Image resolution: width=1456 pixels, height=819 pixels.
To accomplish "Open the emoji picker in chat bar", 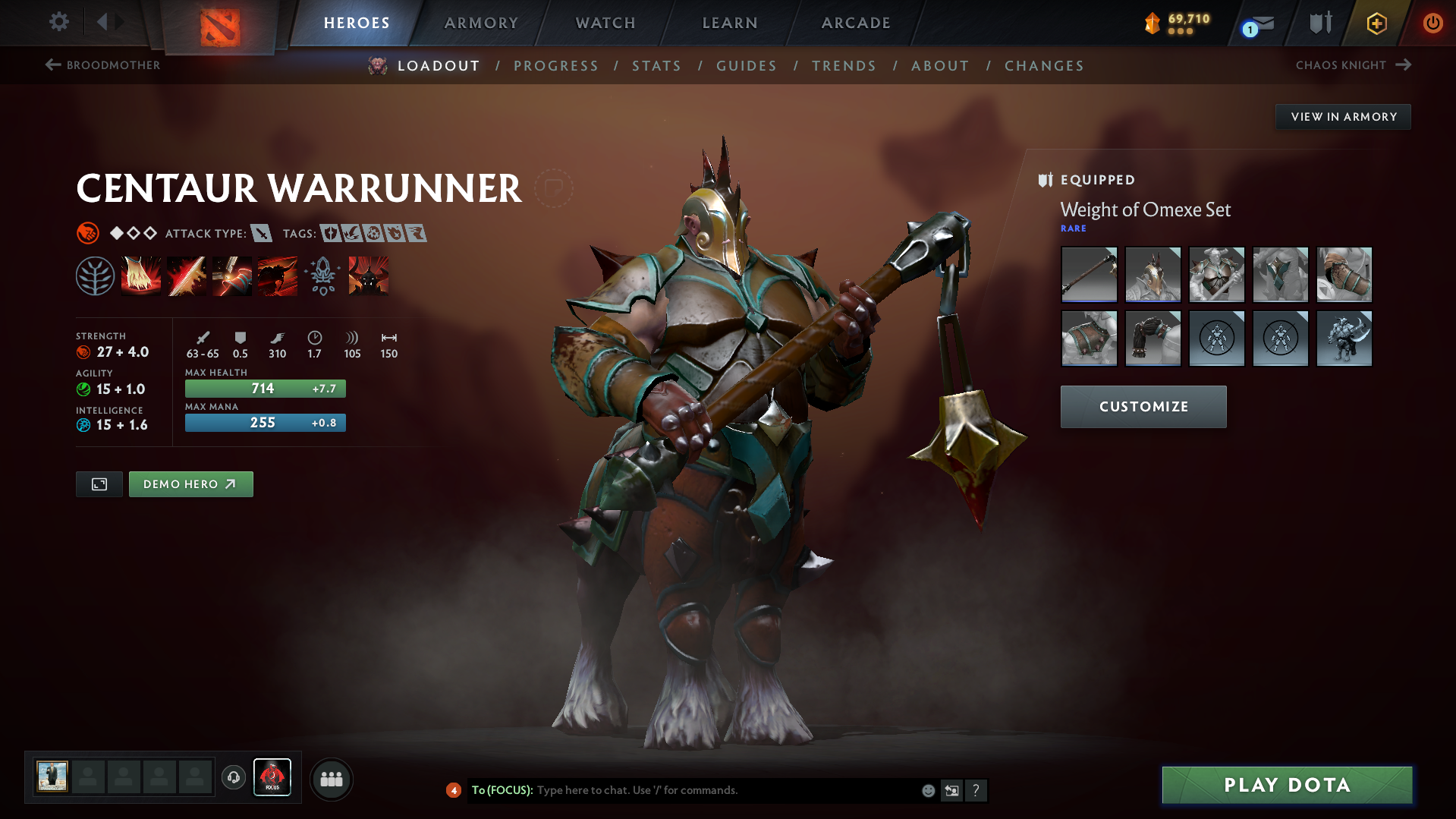I will click(x=928, y=790).
